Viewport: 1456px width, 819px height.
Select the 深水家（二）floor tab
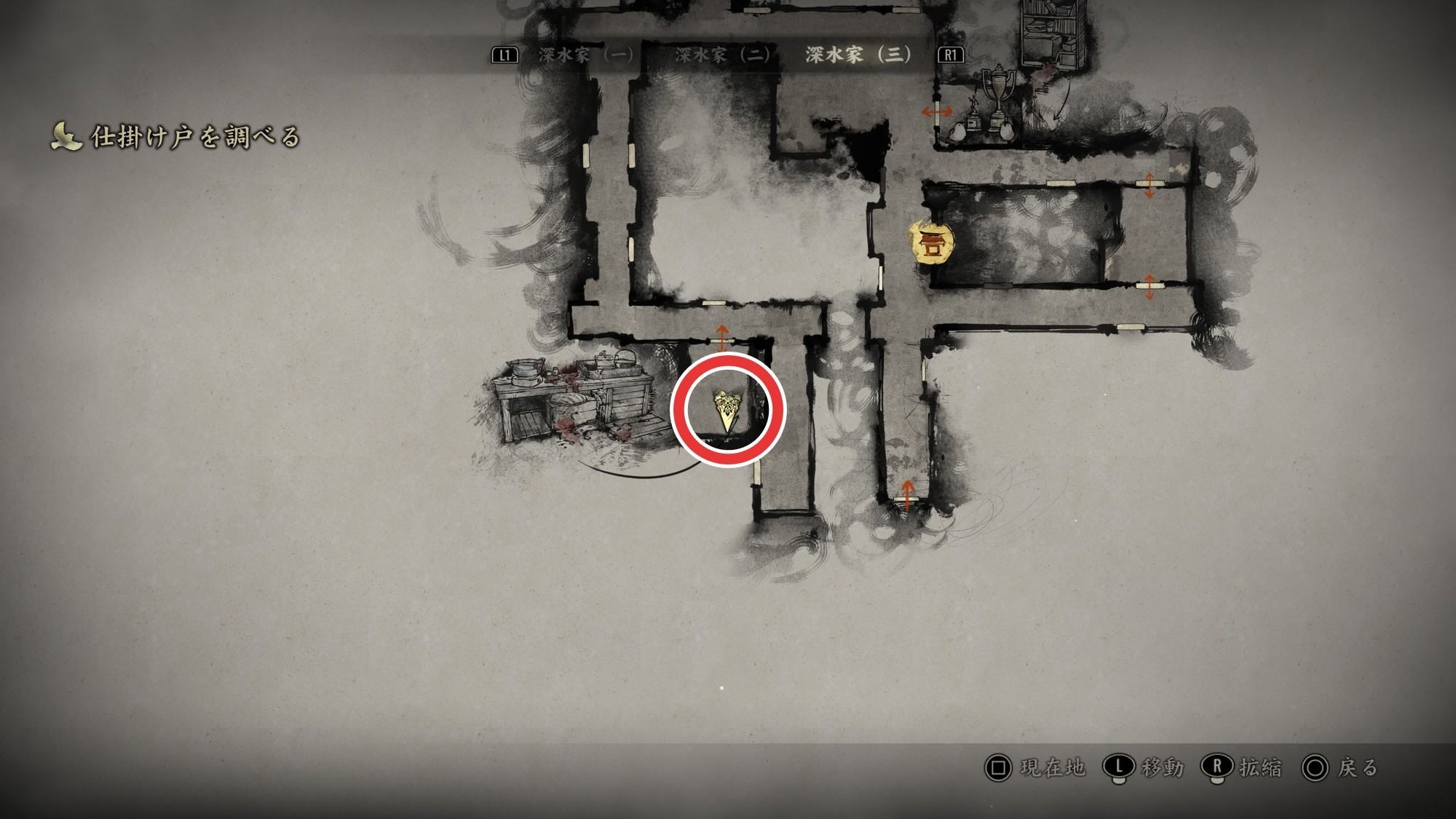pos(722,55)
